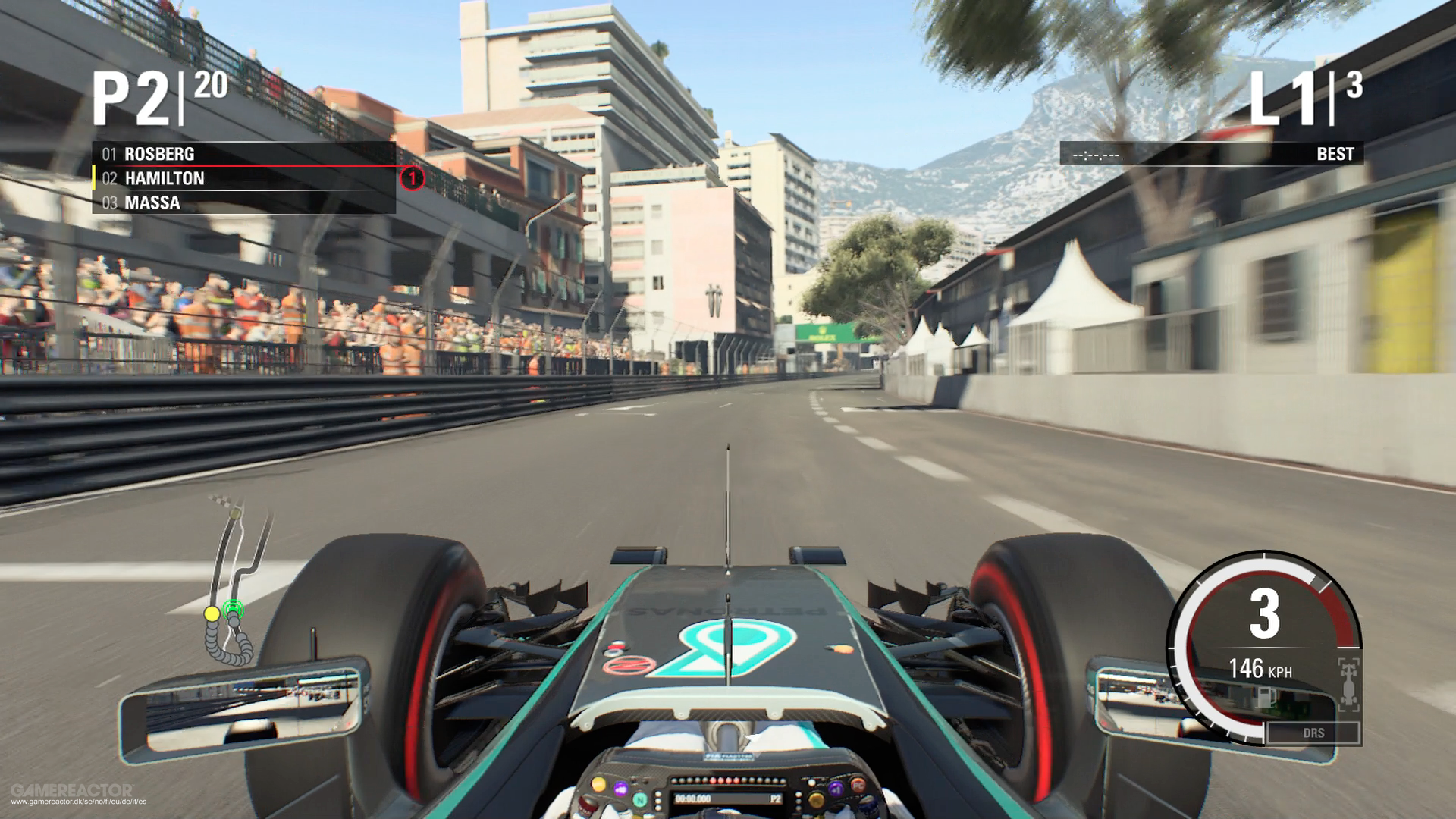
Task: Select the yellow dial on the left wheel grip
Action: pos(599,786)
